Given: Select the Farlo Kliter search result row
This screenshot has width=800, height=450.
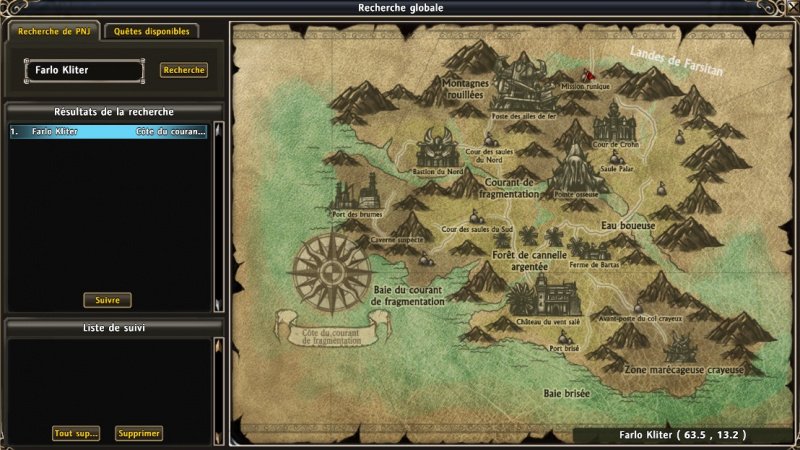Looking at the screenshot, I should pyautogui.click(x=108, y=131).
